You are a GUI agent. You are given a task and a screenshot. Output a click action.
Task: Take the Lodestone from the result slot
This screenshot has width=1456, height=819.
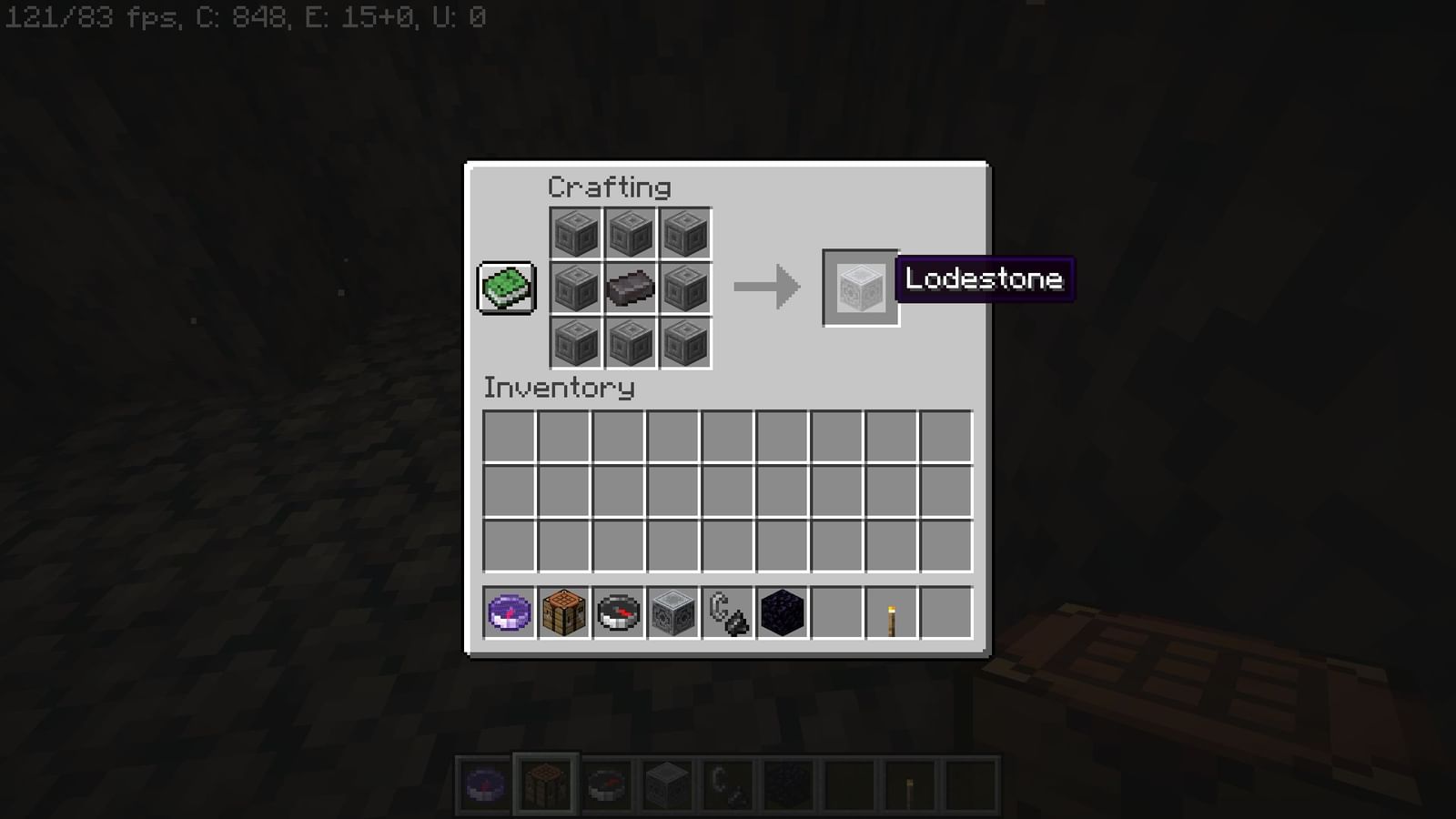coord(859,288)
